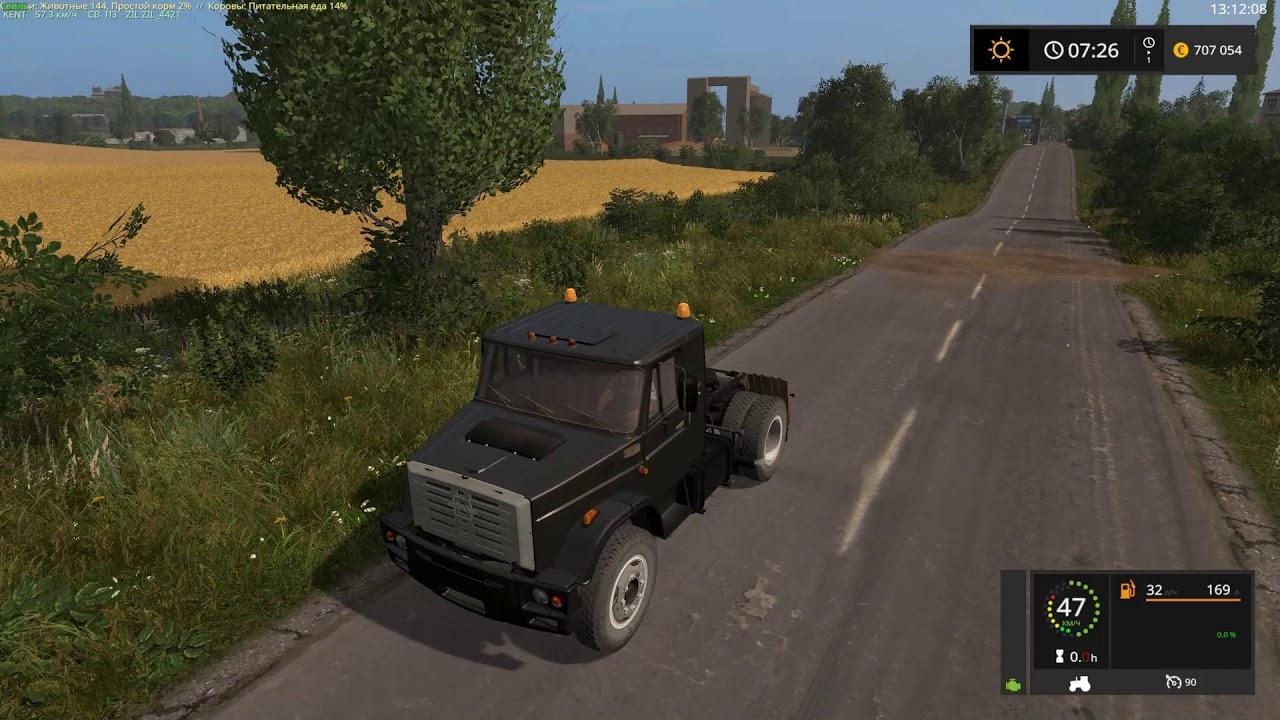This screenshot has height=720, width=1280.
Task: Toggle the 0.0% wear indicator
Action: (x=1227, y=633)
